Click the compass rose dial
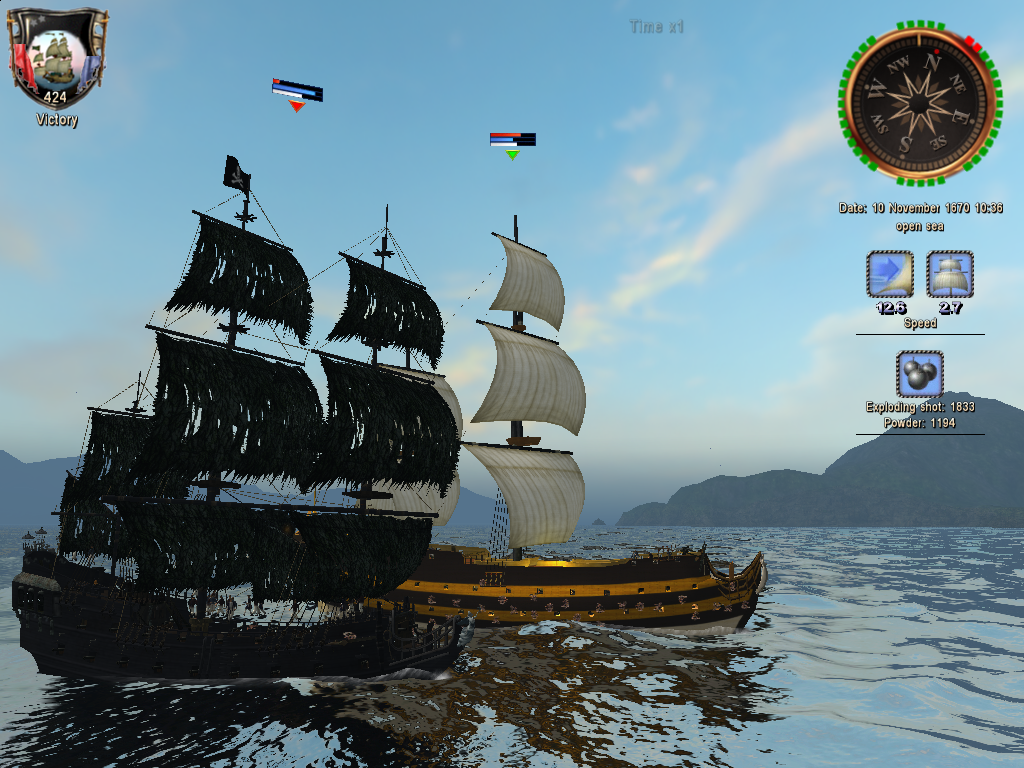 [919, 104]
